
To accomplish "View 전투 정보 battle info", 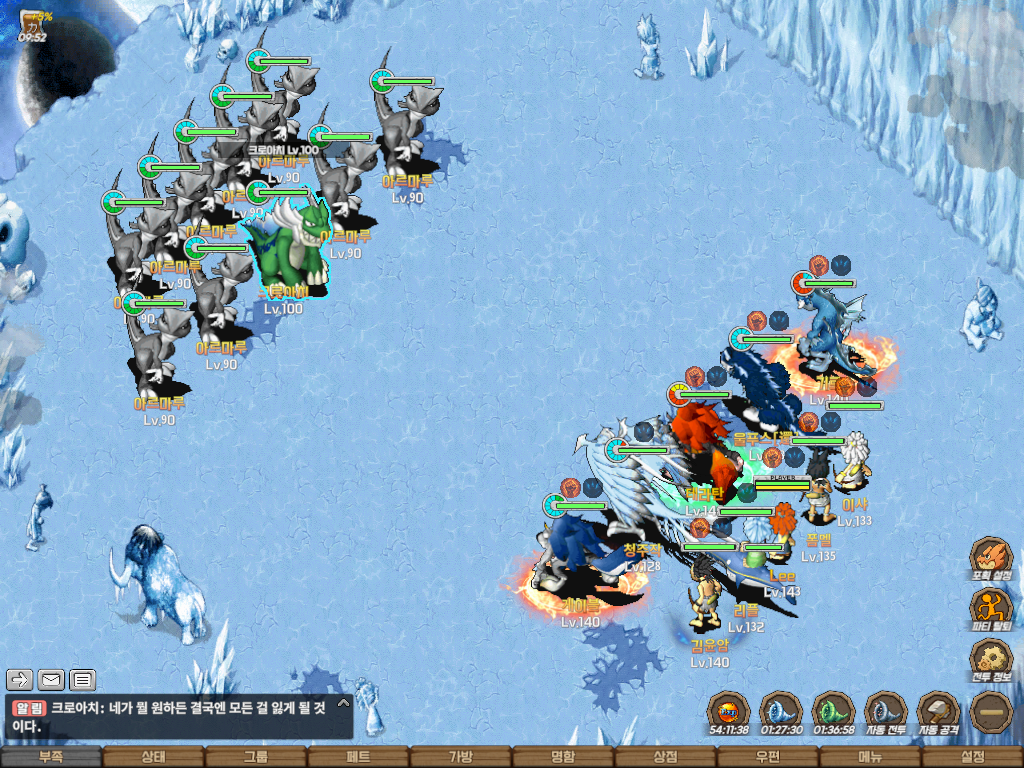I will coord(991,659).
